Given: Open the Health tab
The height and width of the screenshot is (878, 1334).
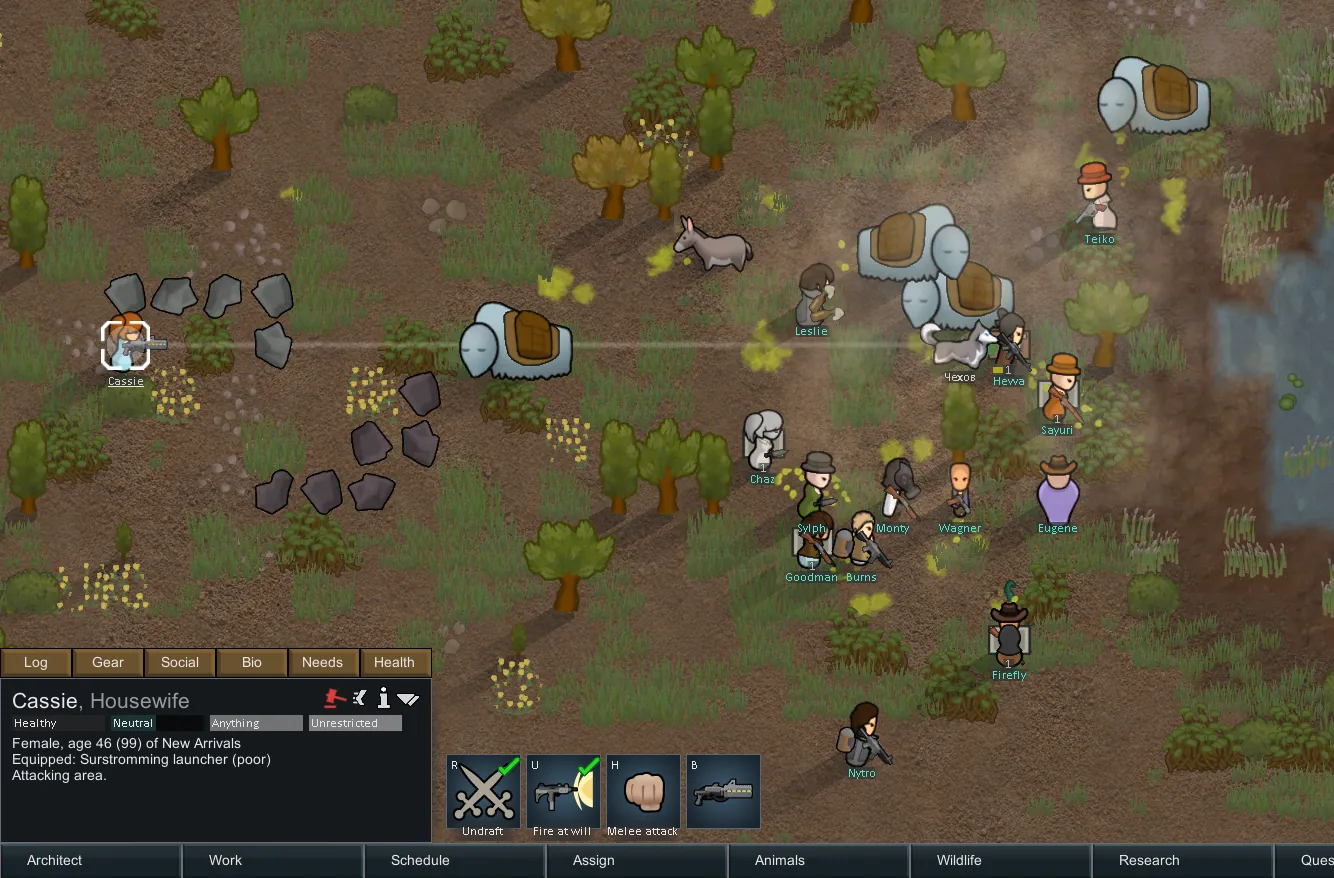Looking at the screenshot, I should click(x=394, y=662).
